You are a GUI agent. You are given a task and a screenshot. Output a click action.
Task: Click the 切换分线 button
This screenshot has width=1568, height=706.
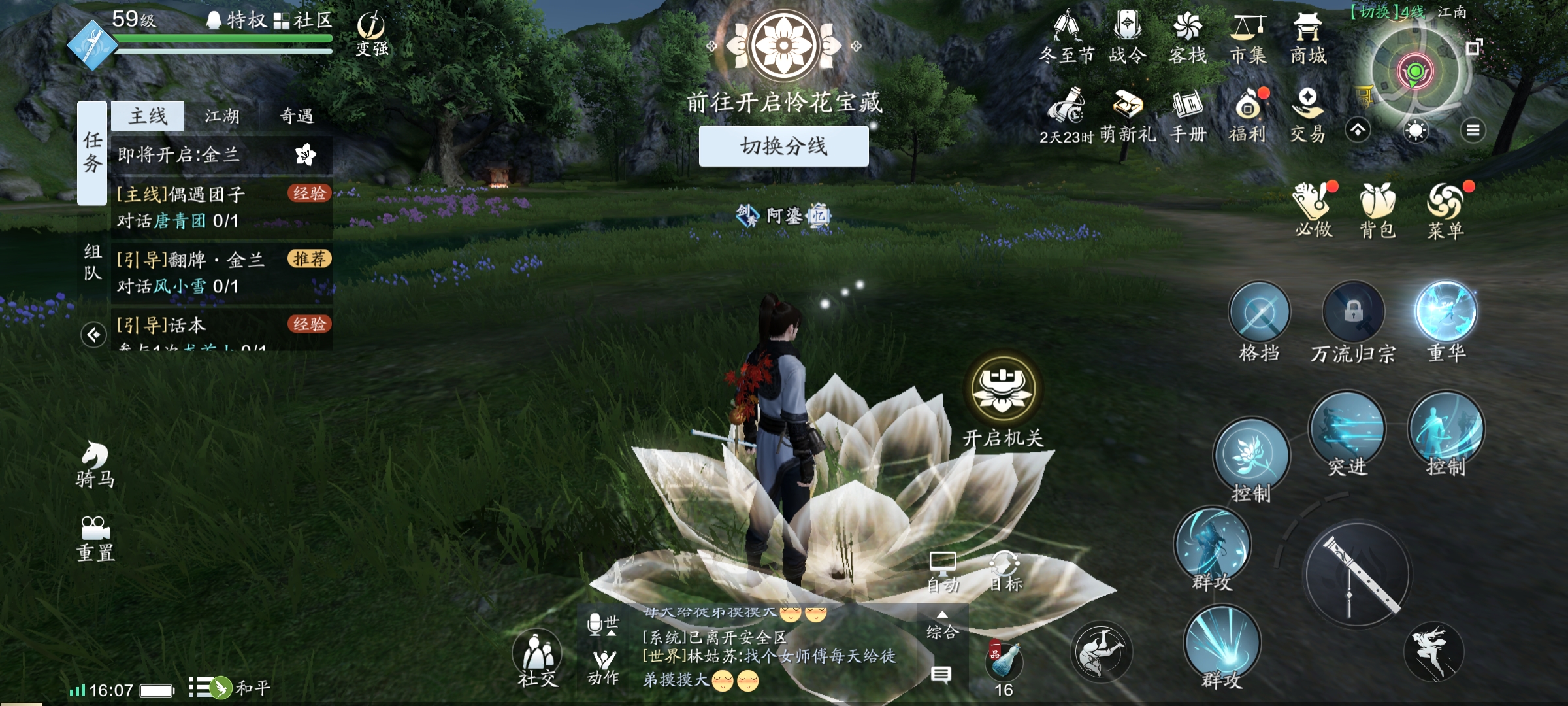tap(783, 146)
